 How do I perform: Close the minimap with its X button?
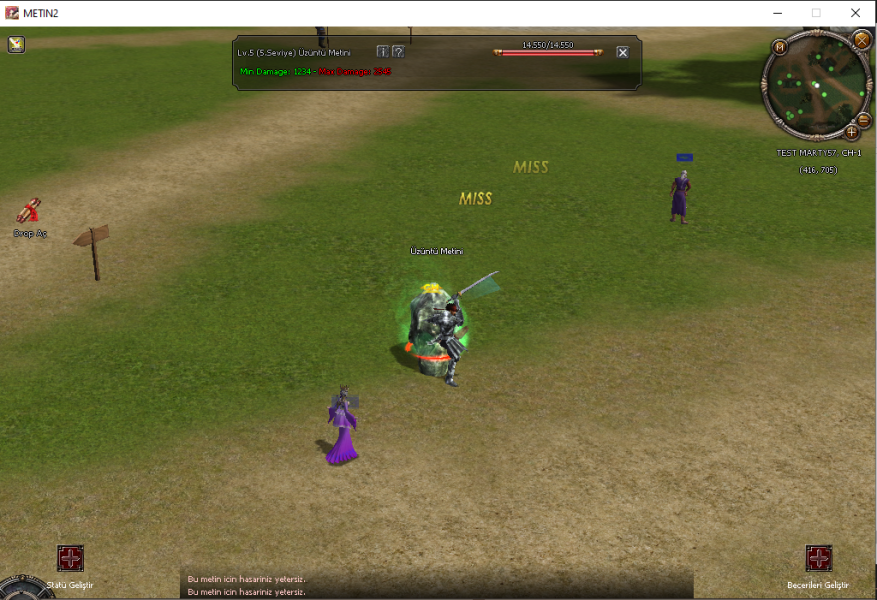tap(861, 40)
